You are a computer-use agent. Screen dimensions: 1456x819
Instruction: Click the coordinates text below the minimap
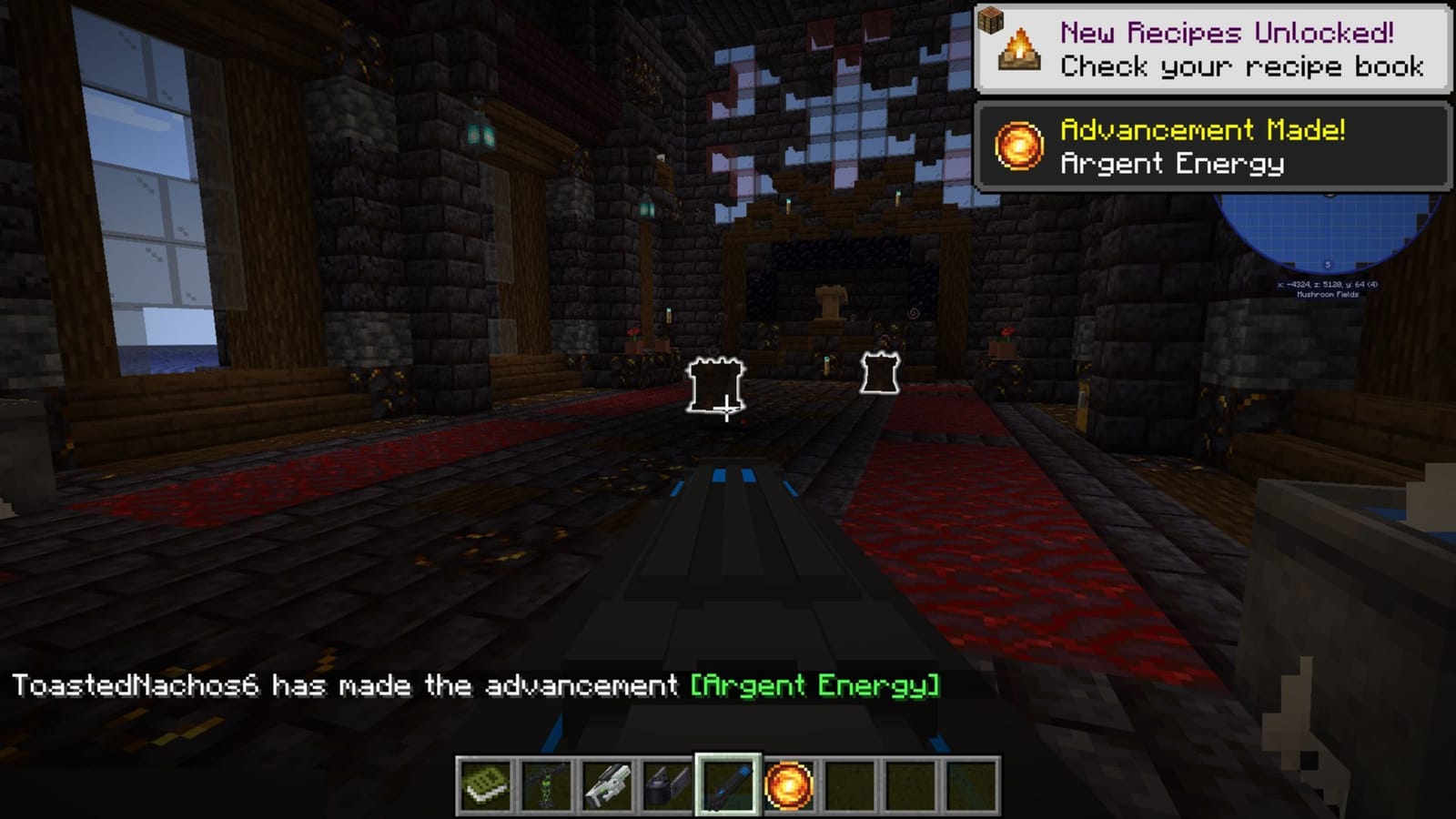pyautogui.click(x=1329, y=284)
